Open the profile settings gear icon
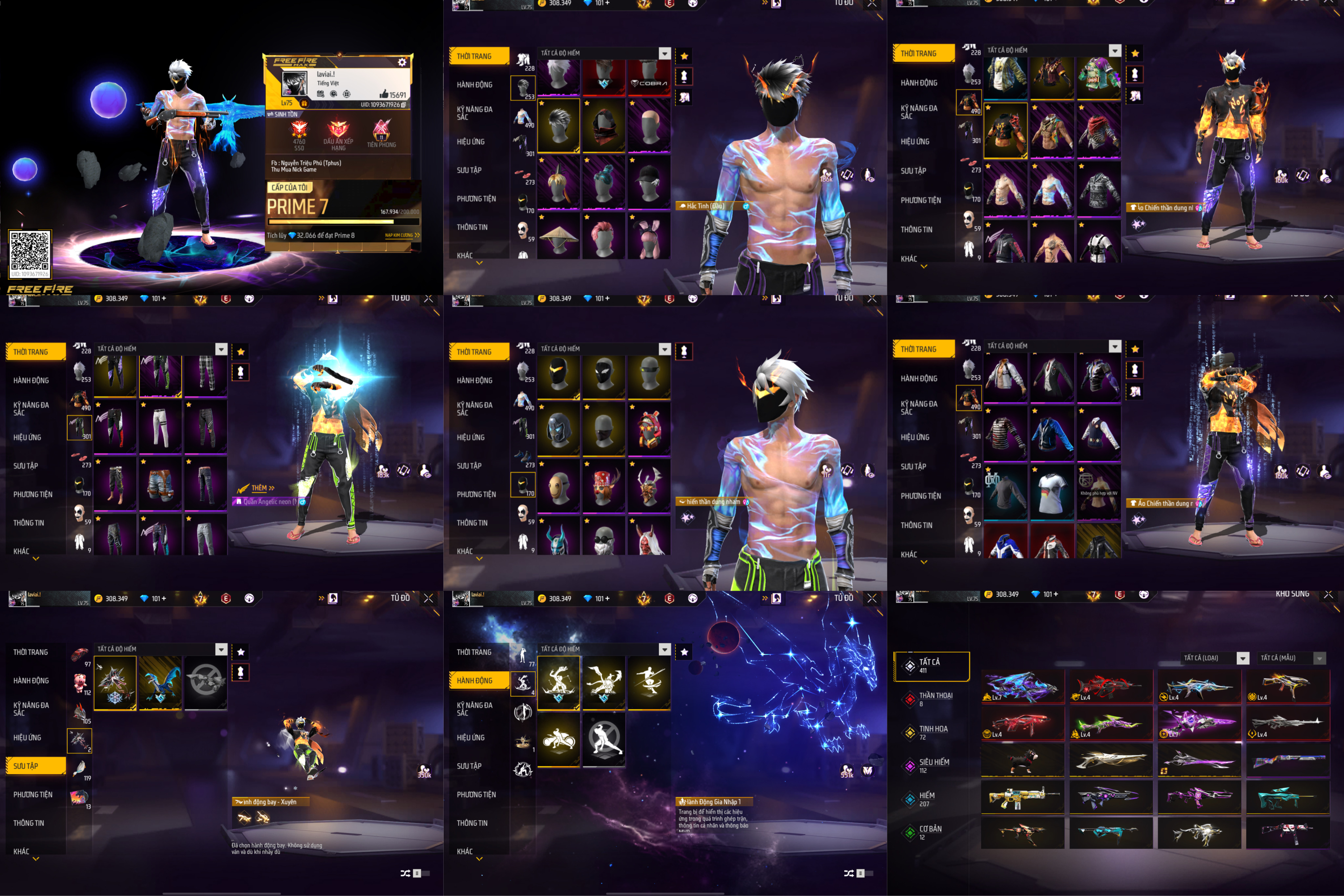This screenshot has width=1344, height=896. 402,62
